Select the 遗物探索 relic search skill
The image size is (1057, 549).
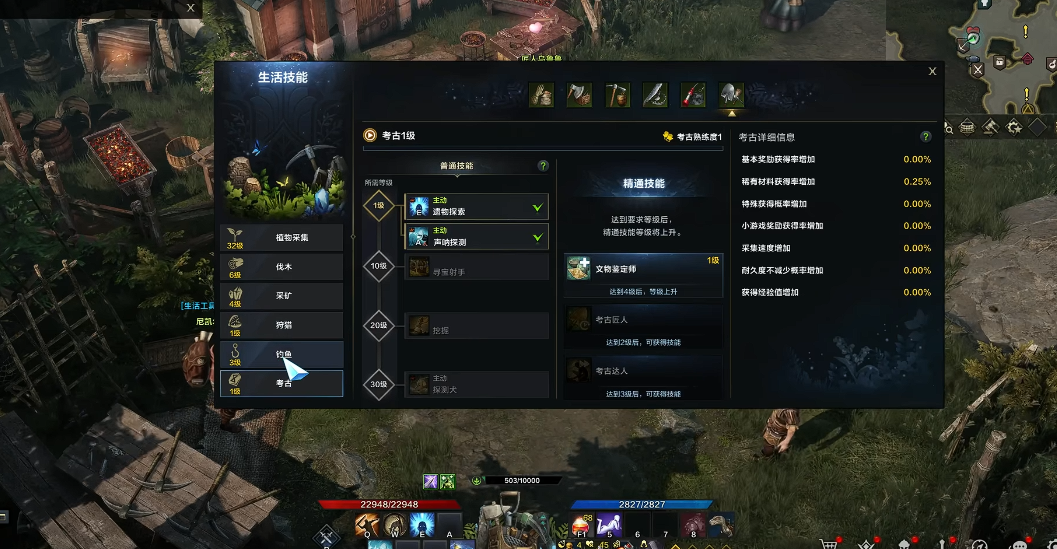(476, 207)
